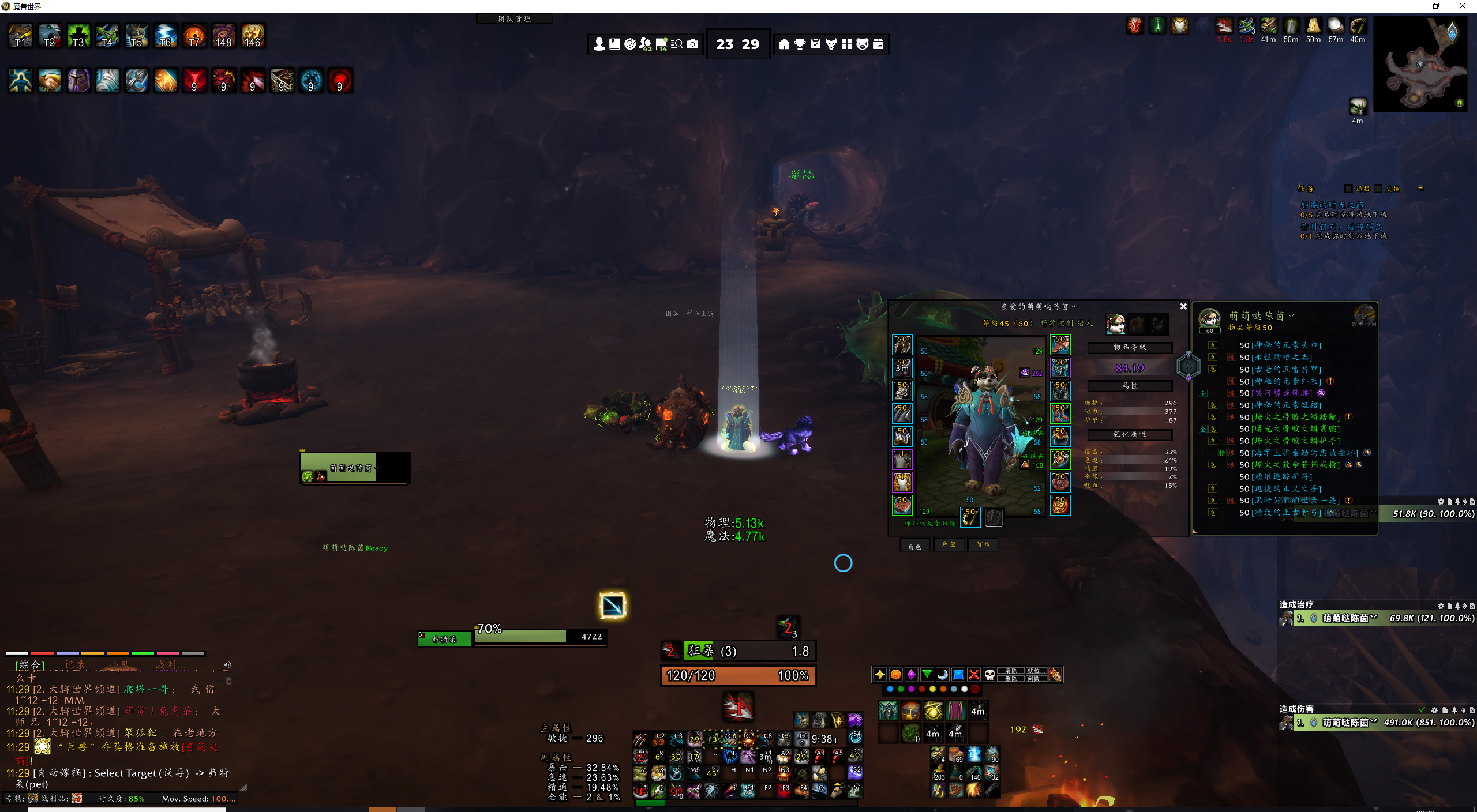Close the character info panel
The width and height of the screenshot is (1477, 812).
[1183, 306]
